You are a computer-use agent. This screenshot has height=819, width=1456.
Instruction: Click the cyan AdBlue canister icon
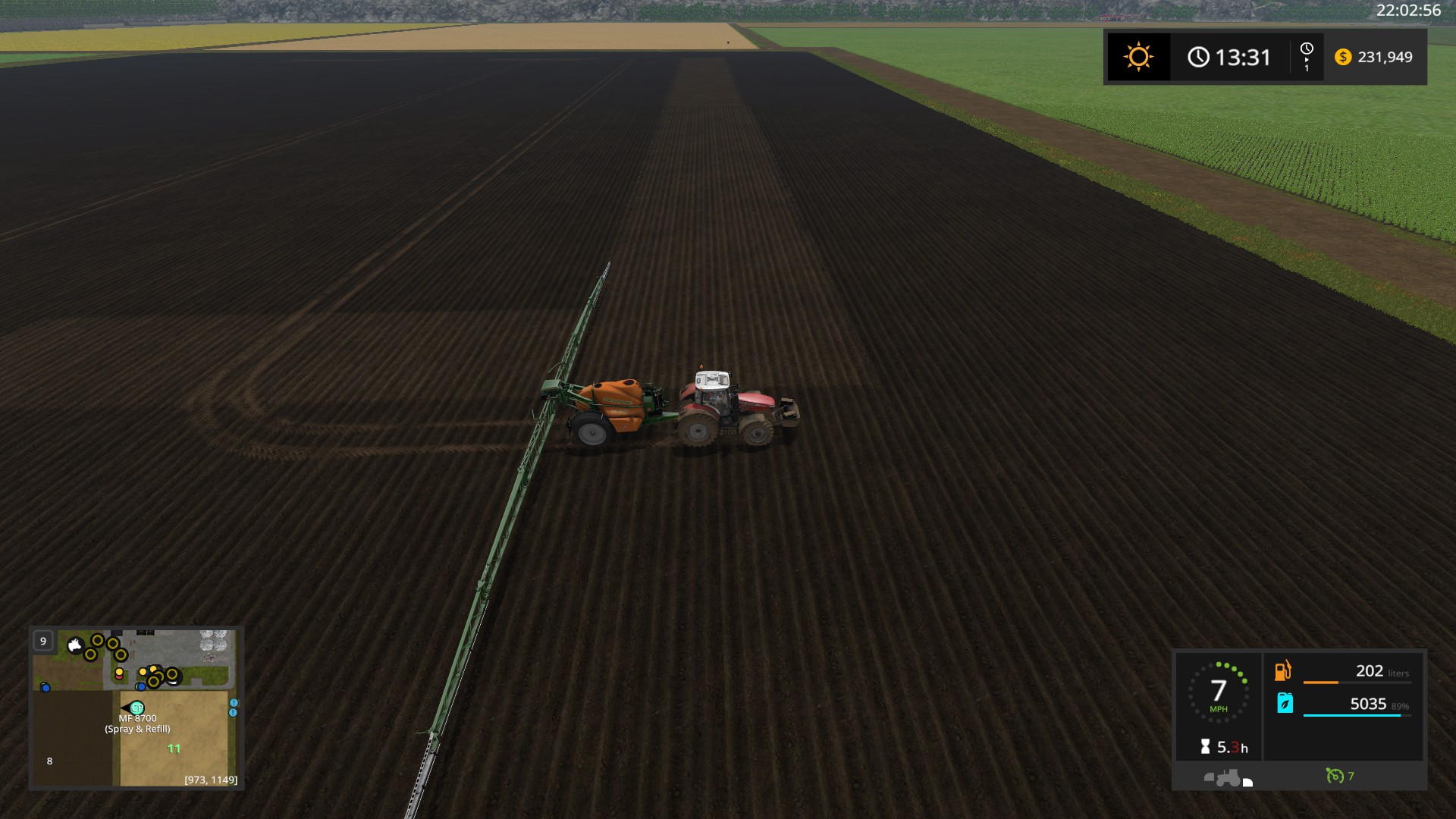click(1285, 703)
